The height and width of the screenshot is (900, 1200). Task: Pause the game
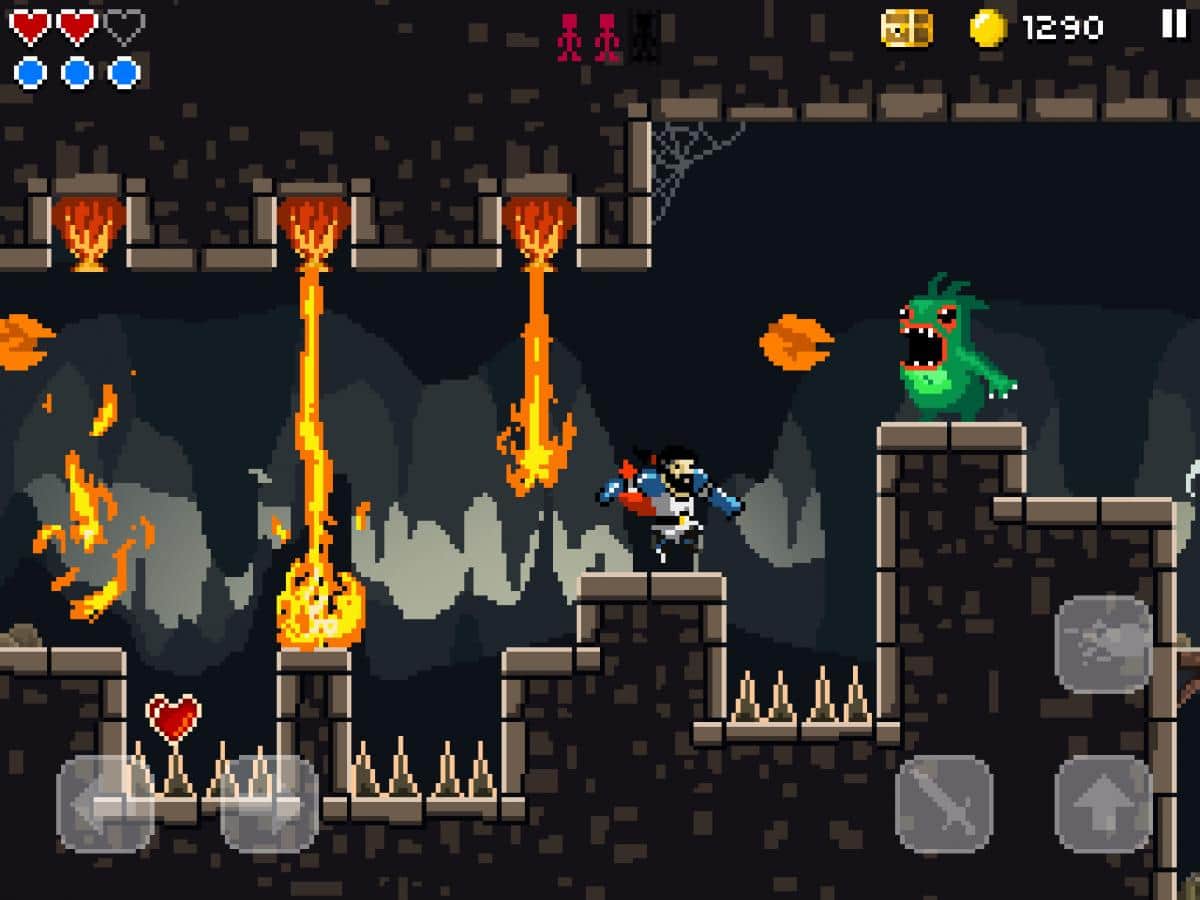click(x=1173, y=24)
